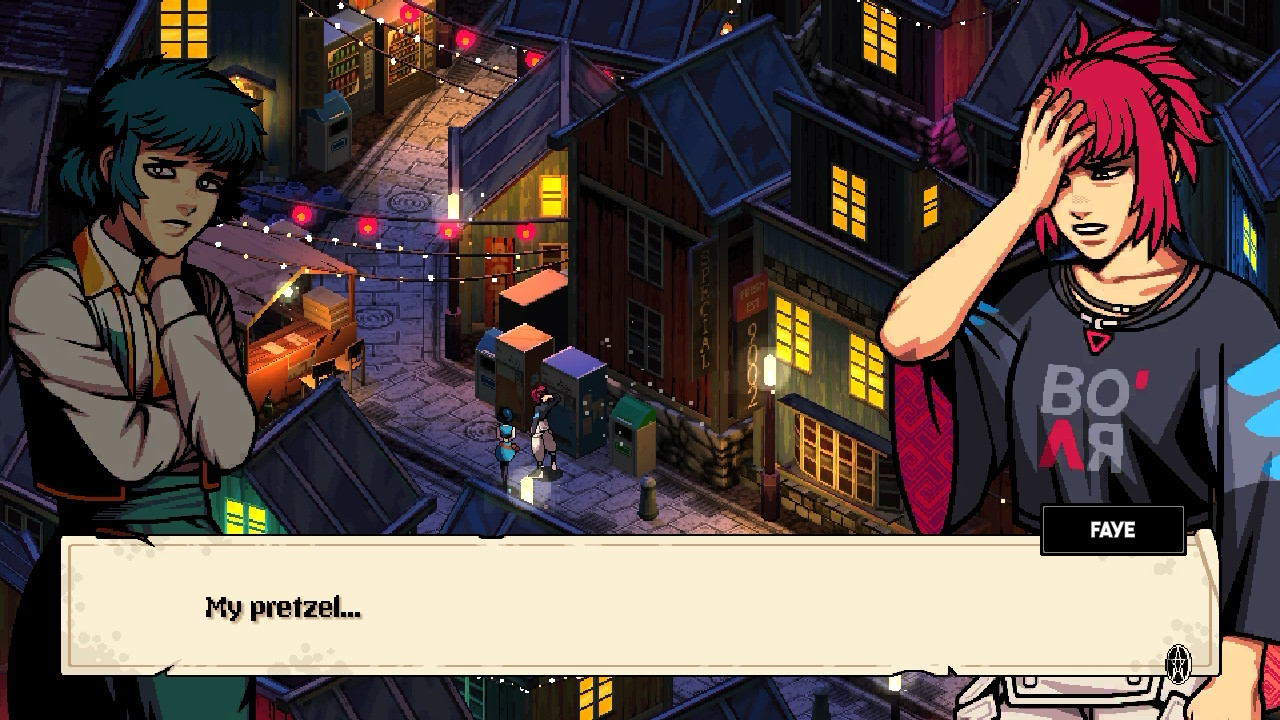Screen dimensions: 1280x720
Task: Click the pentagram continue icon in the dialogue box
Action: (1179, 661)
